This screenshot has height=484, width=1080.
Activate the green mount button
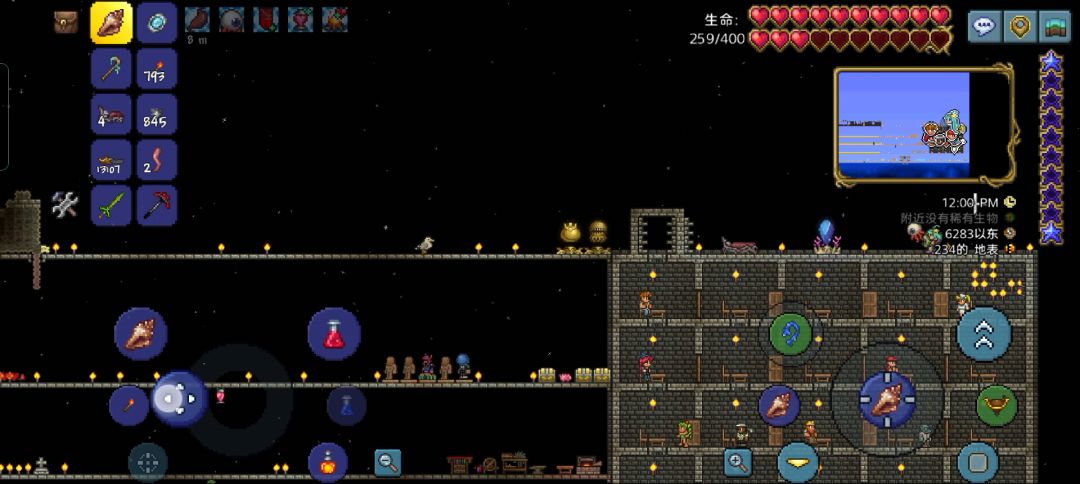[x=996, y=405]
